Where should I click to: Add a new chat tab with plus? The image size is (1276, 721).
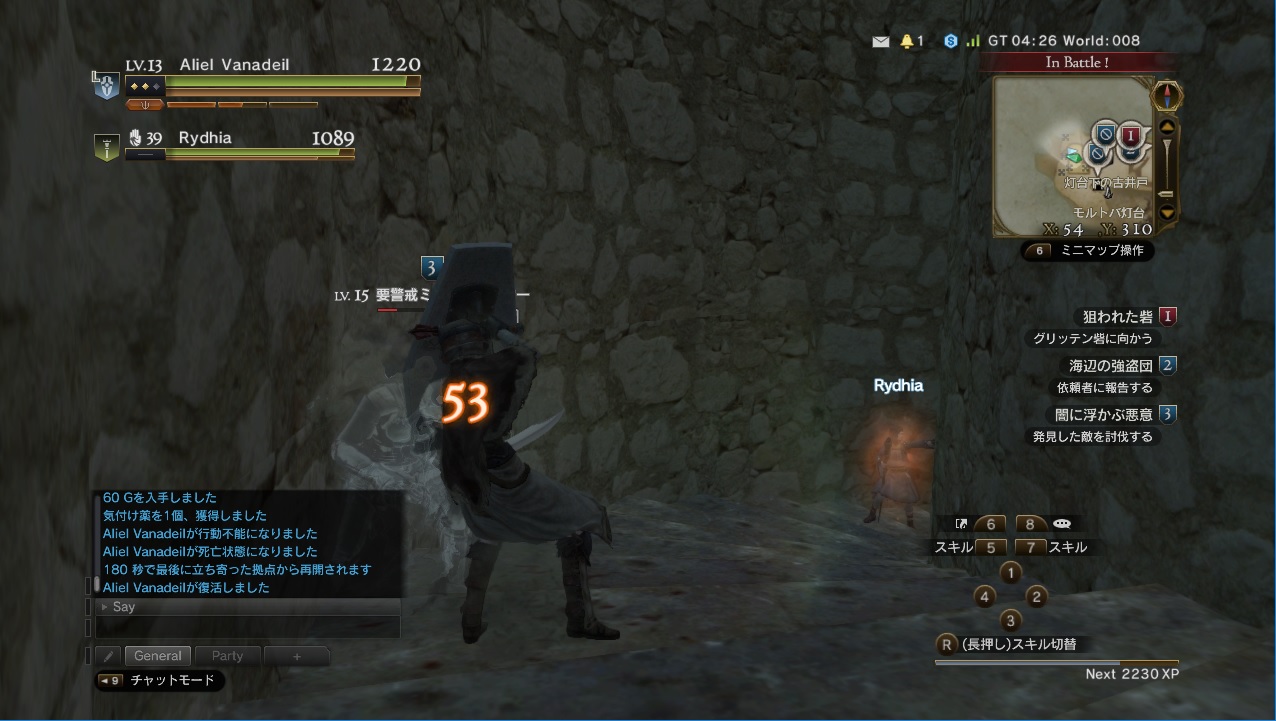pyautogui.click(x=296, y=656)
